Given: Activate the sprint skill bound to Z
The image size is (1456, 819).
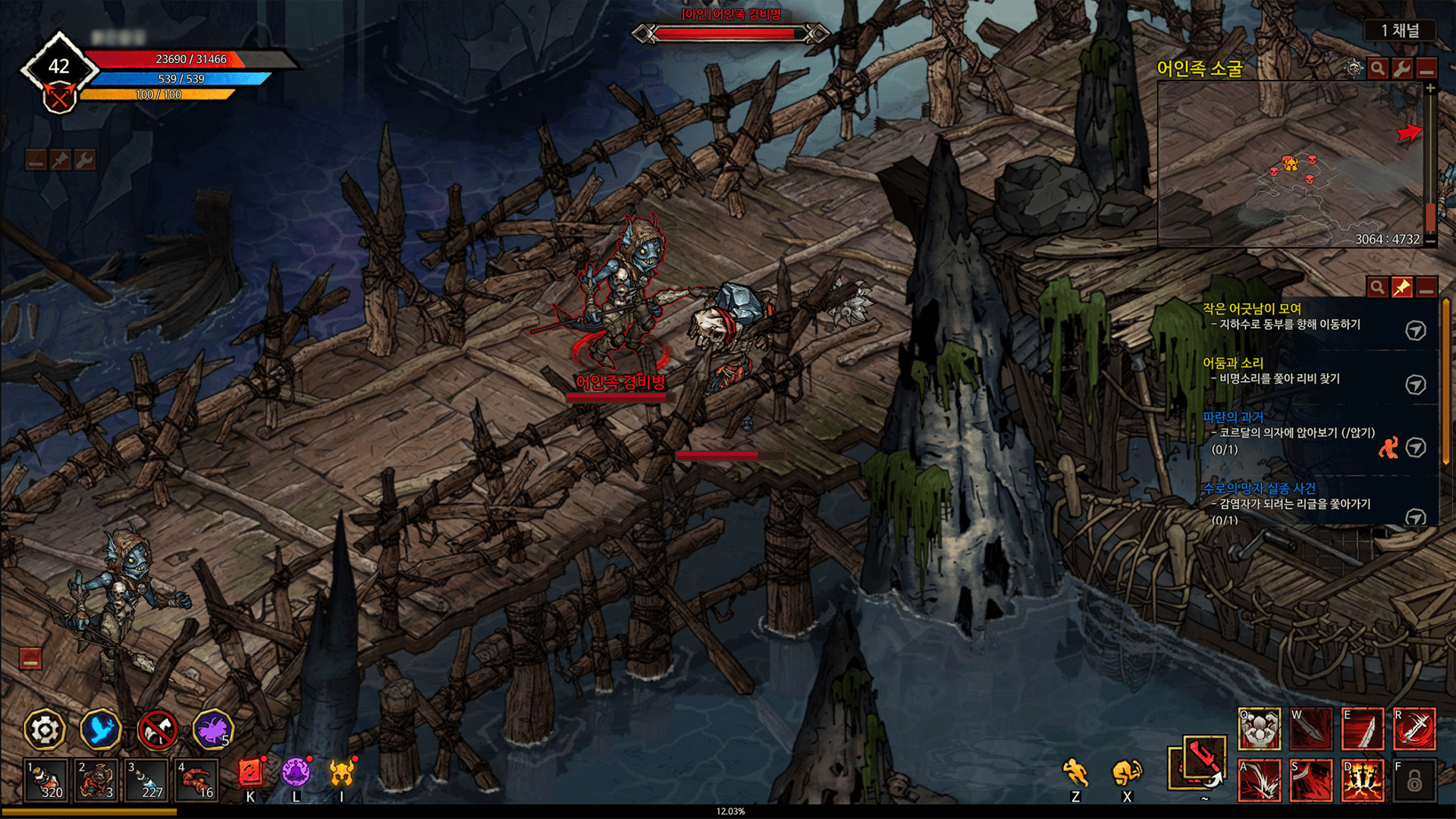Looking at the screenshot, I should click(x=1077, y=772).
